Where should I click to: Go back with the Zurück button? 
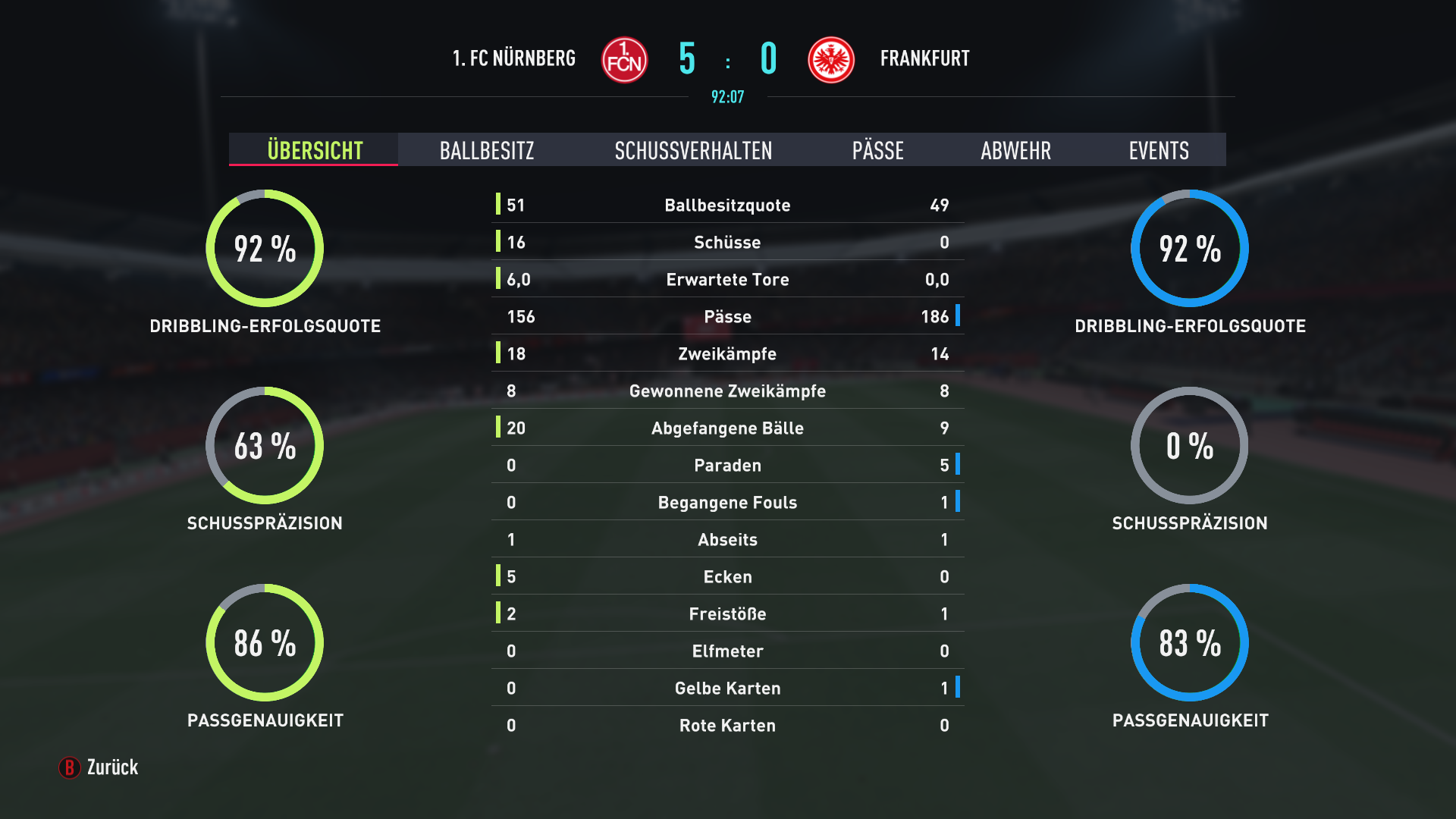click(x=99, y=767)
